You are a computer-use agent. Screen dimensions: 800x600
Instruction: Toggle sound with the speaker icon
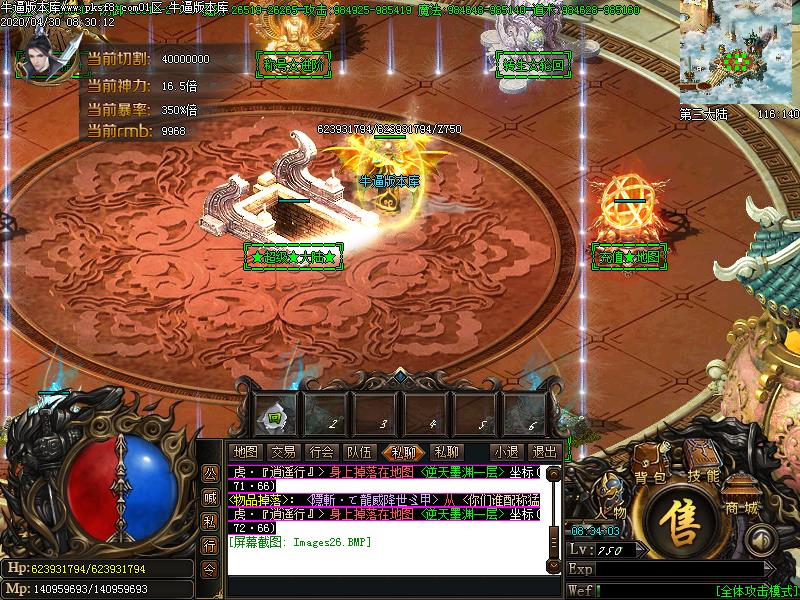(761, 541)
